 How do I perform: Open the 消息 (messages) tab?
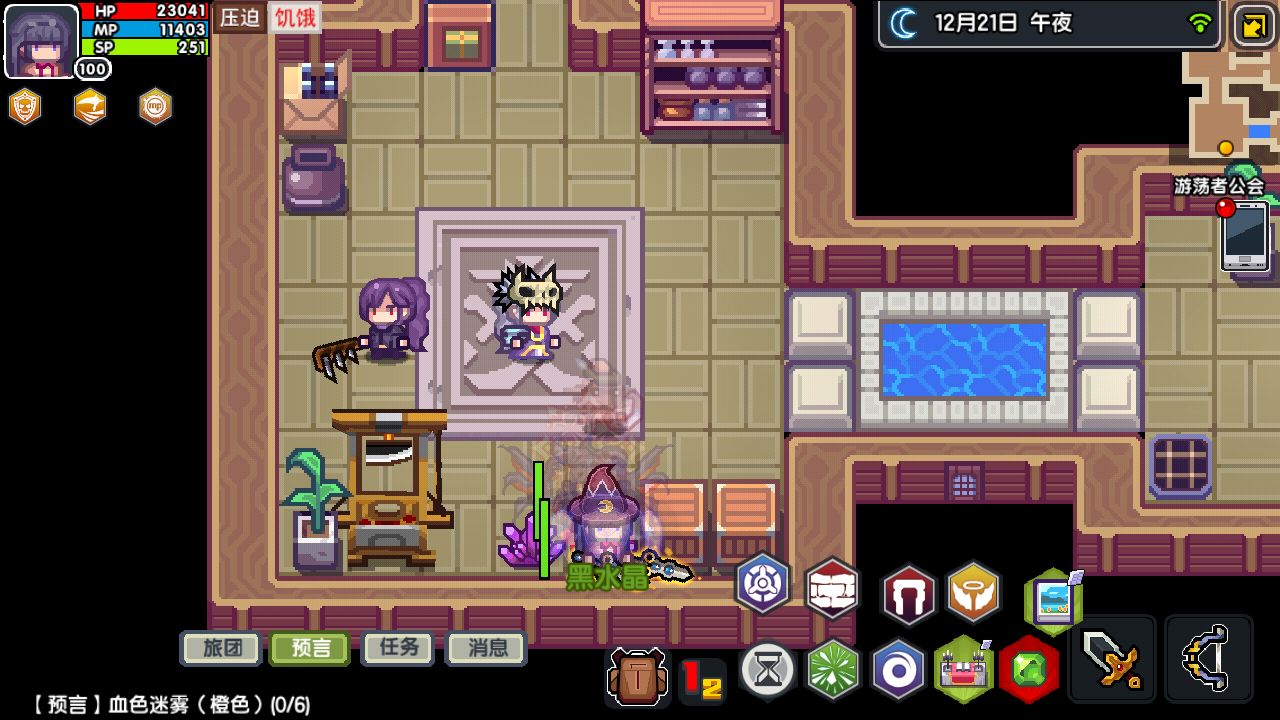(486, 648)
